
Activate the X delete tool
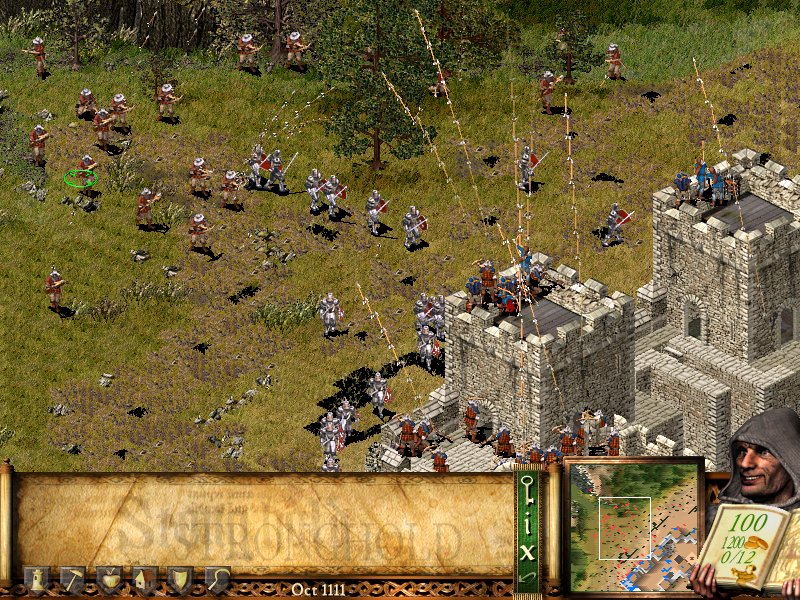coord(529,549)
